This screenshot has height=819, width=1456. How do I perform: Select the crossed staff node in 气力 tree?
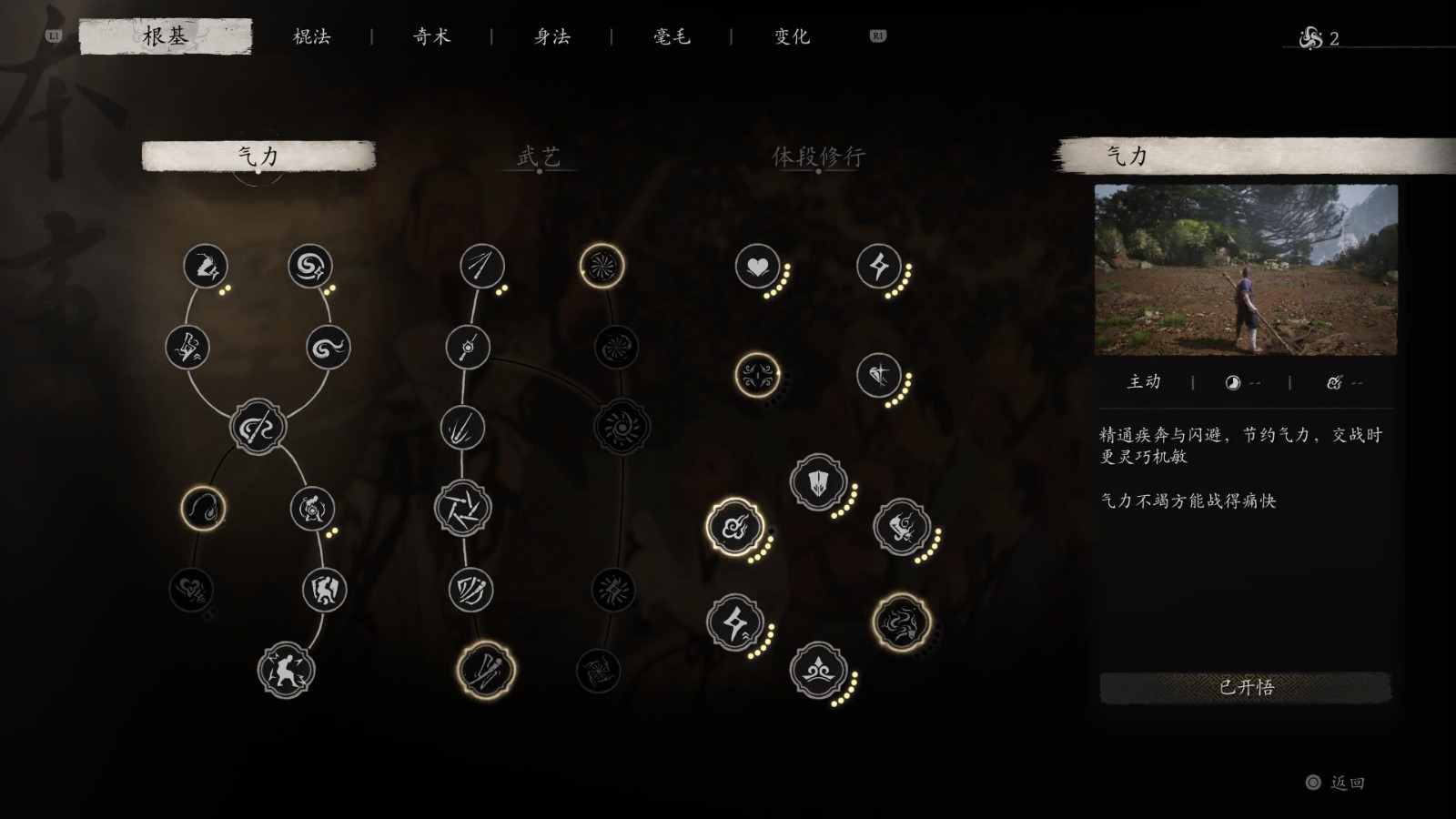pos(258,428)
